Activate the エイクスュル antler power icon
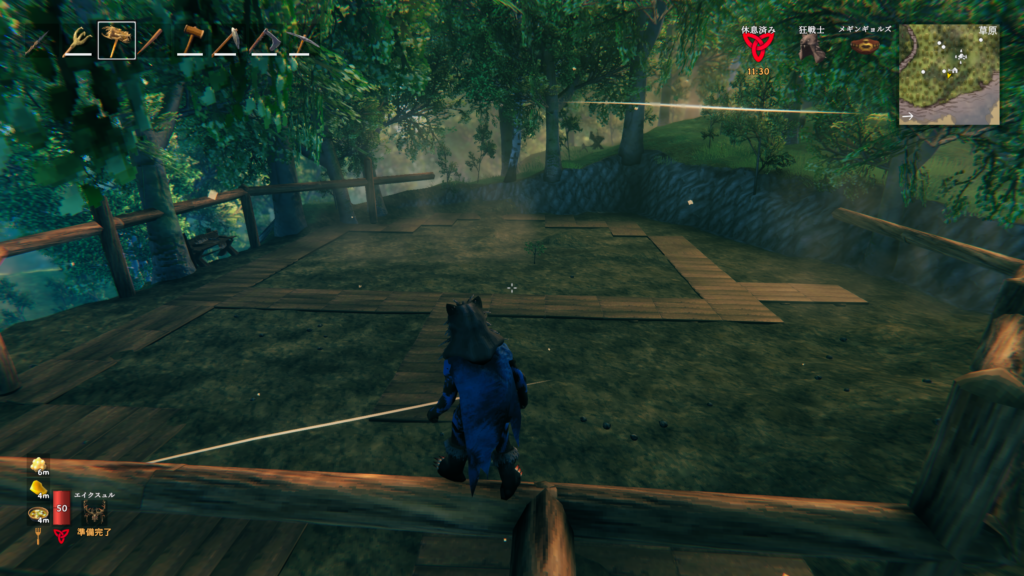 coord(96,512)
